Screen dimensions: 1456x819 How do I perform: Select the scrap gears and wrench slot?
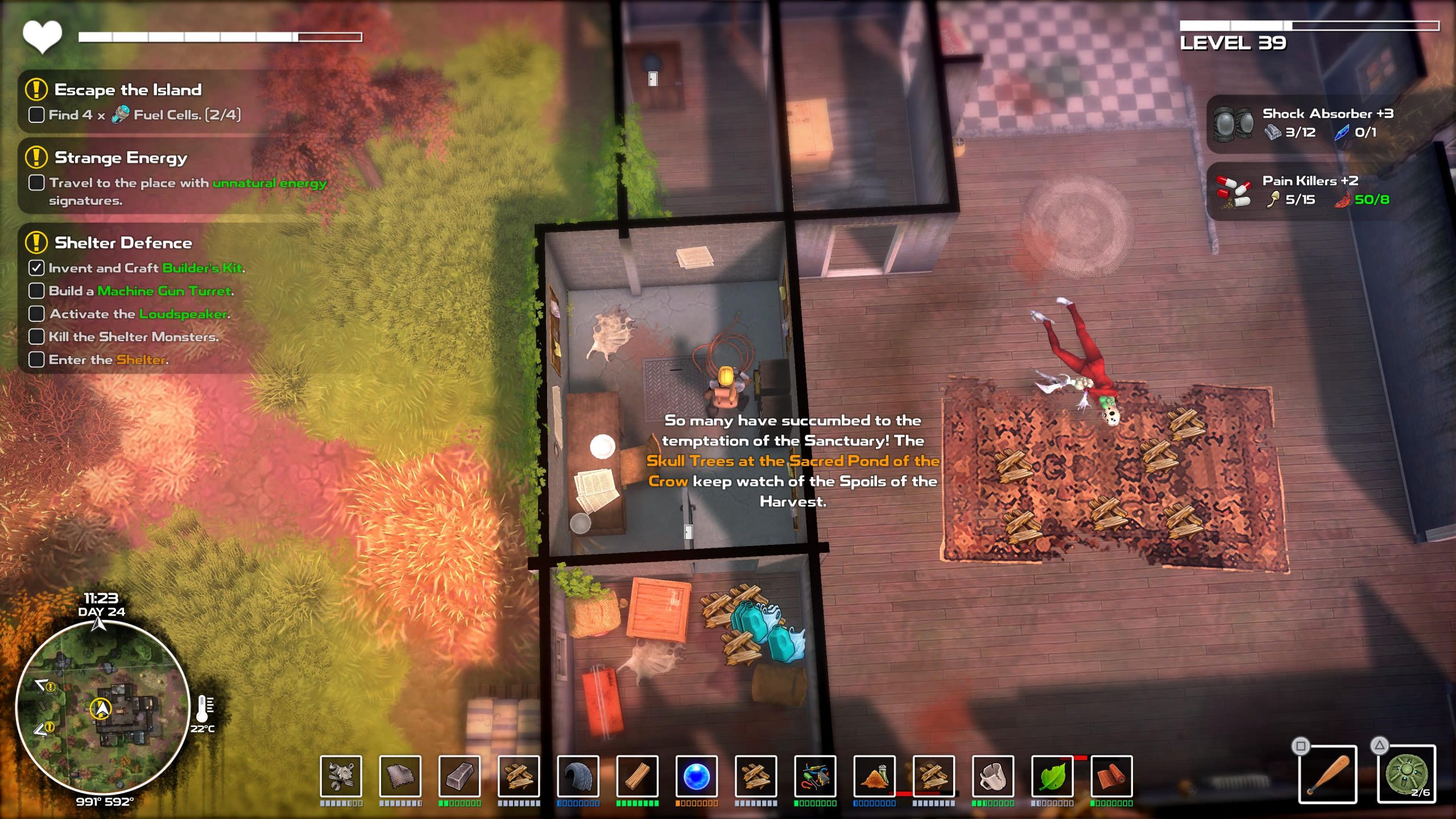[x=341, y=776]
